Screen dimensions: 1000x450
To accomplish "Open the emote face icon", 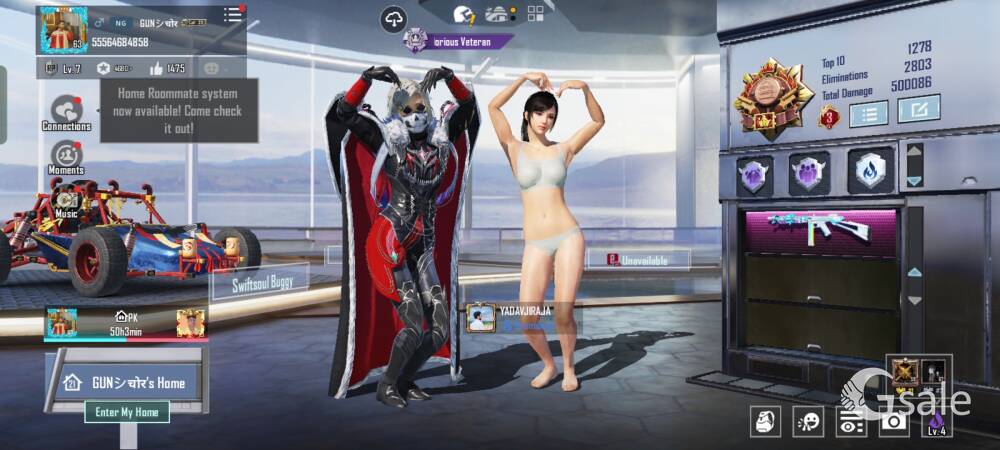I will (808, 422).
